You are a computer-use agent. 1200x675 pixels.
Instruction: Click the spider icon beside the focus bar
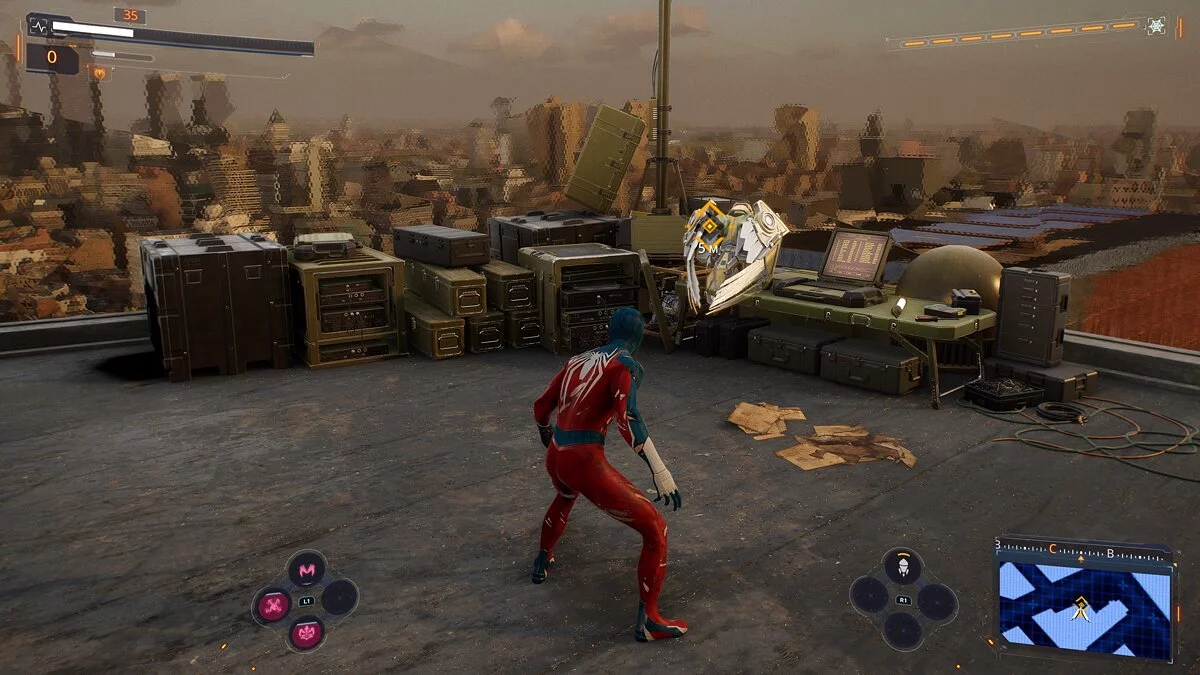click(1156, 26)
